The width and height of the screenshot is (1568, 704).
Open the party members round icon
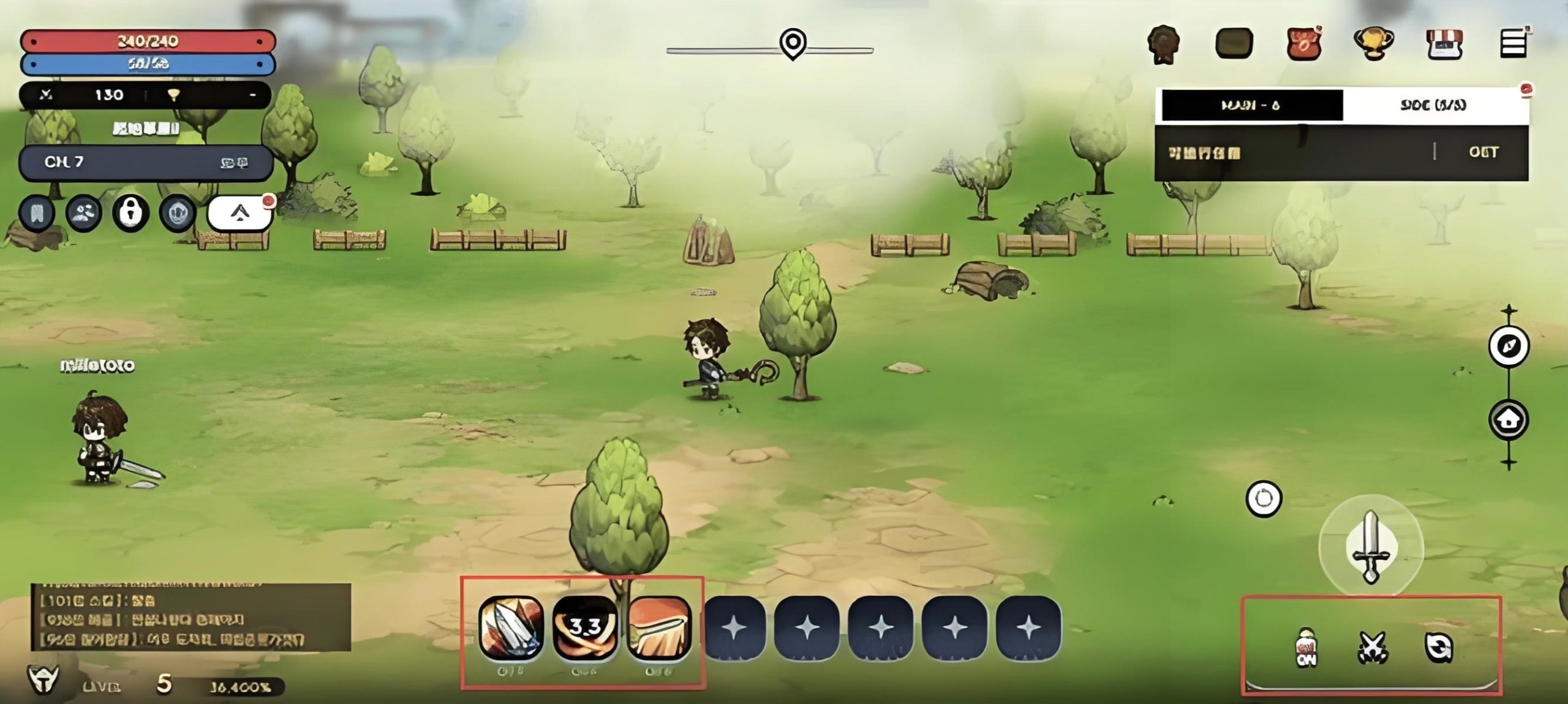[x=84, y=213]
